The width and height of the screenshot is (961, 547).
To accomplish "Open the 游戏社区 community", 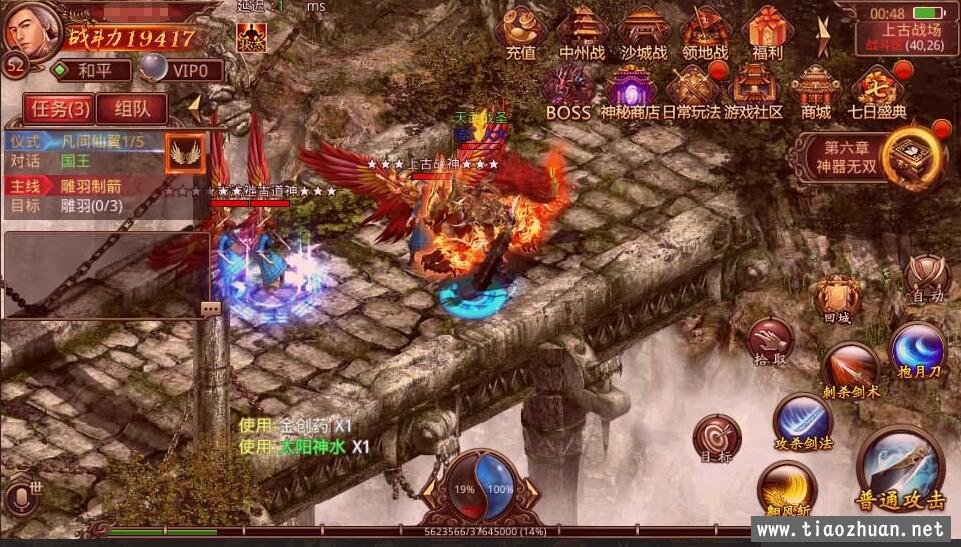I will click(753, 90).
